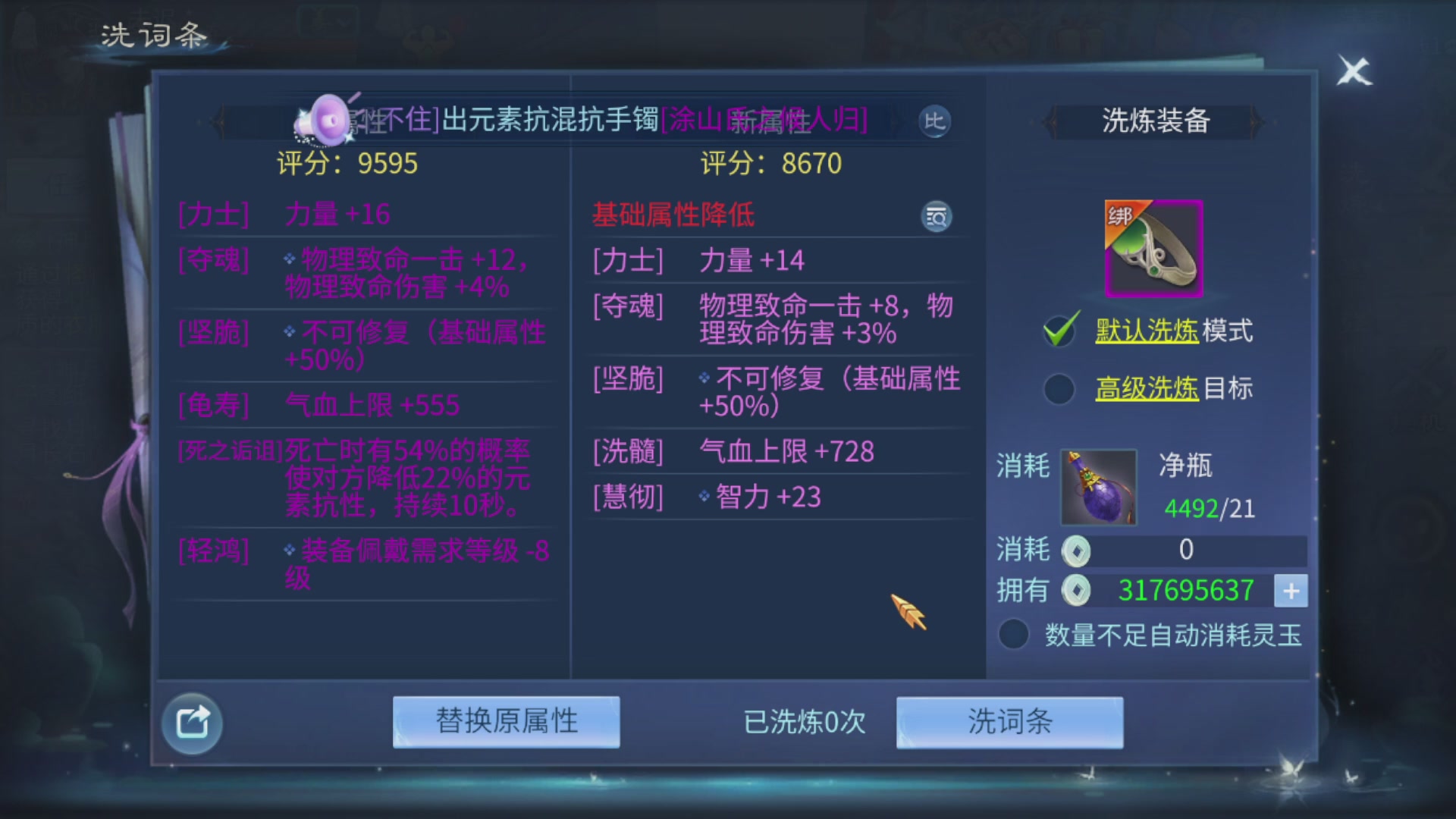Click the plus button to add currency
Screen dimensions: 1456x819
tap(1291, 591)
